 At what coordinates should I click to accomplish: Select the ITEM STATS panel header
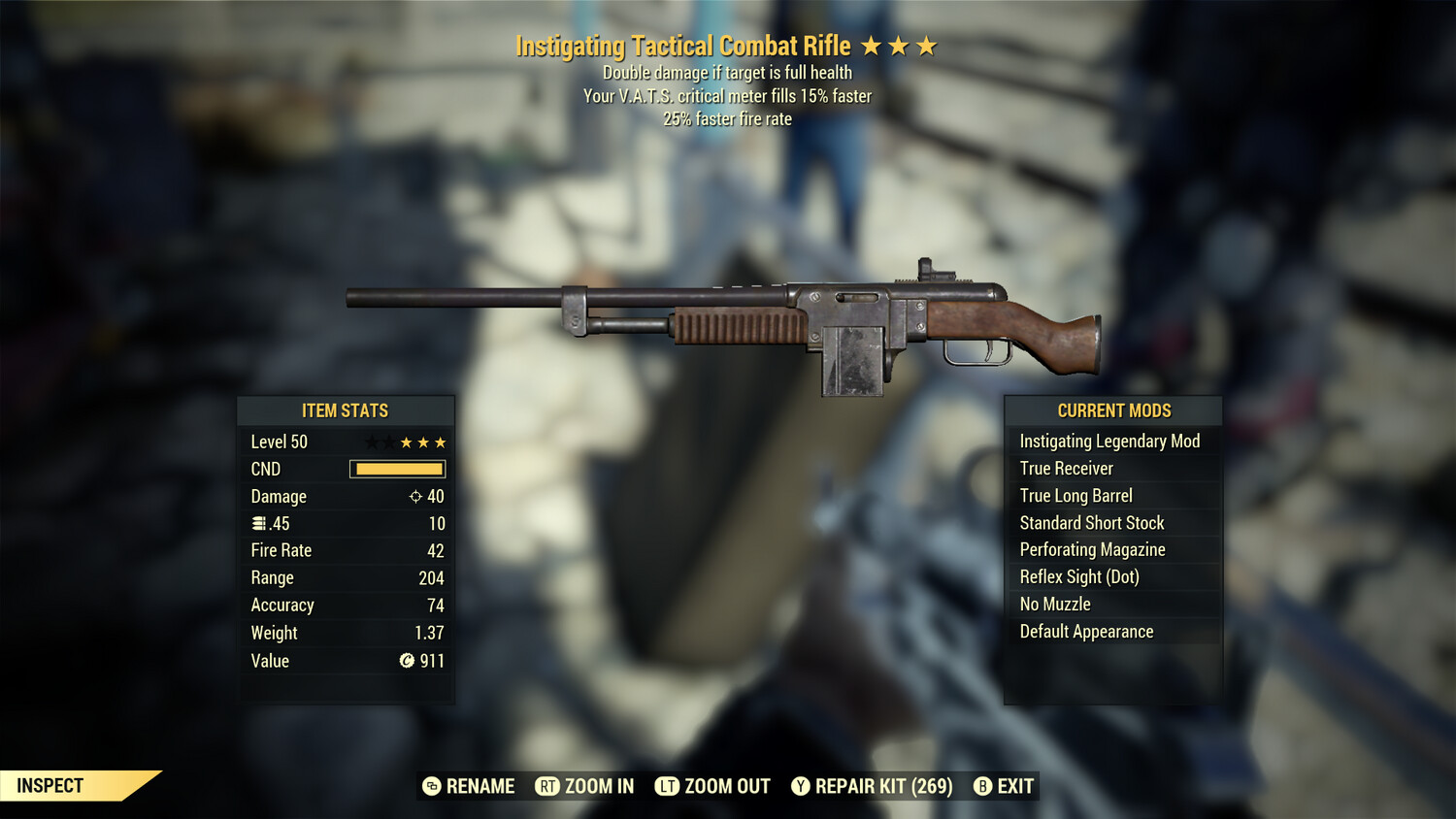point(346,410)
